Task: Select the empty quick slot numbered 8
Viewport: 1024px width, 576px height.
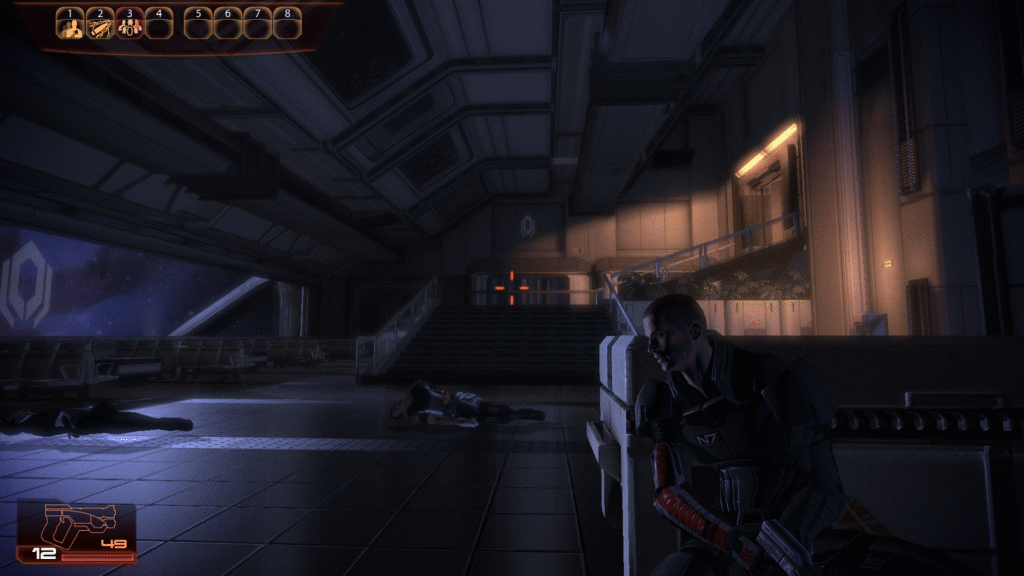Action: tap(288, 27)
